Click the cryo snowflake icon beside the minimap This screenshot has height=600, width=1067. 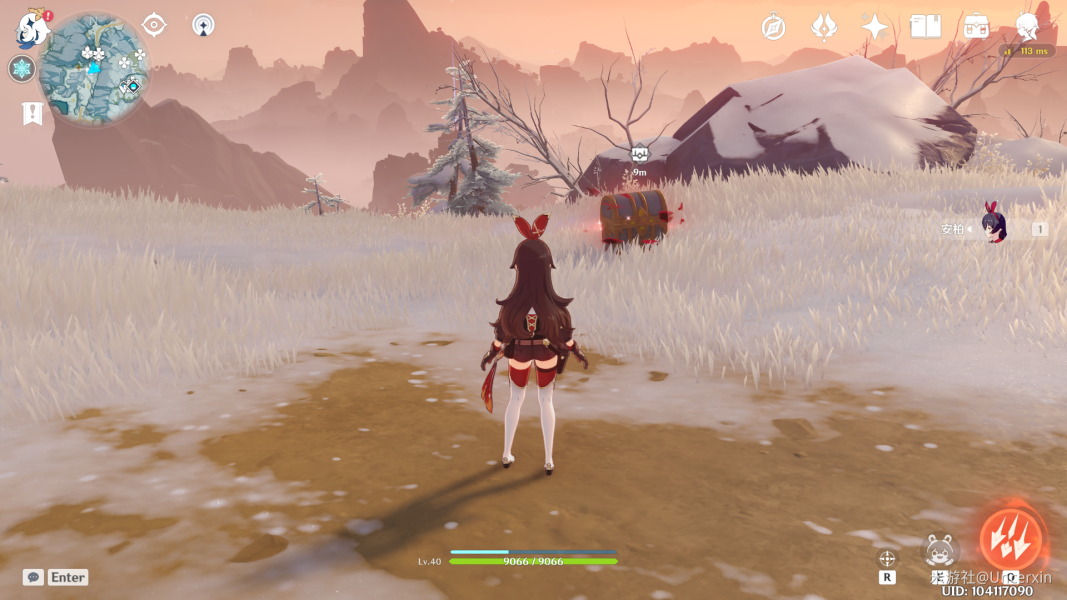point(21,69)
